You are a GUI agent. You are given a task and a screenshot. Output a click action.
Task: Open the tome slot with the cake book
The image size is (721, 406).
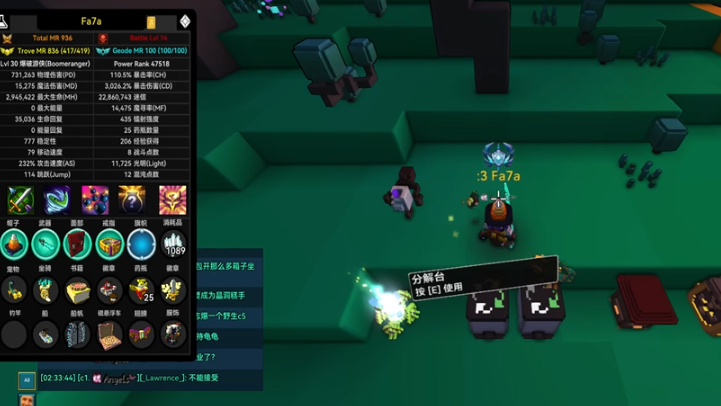pyautogui.click(x=78, y=290)
